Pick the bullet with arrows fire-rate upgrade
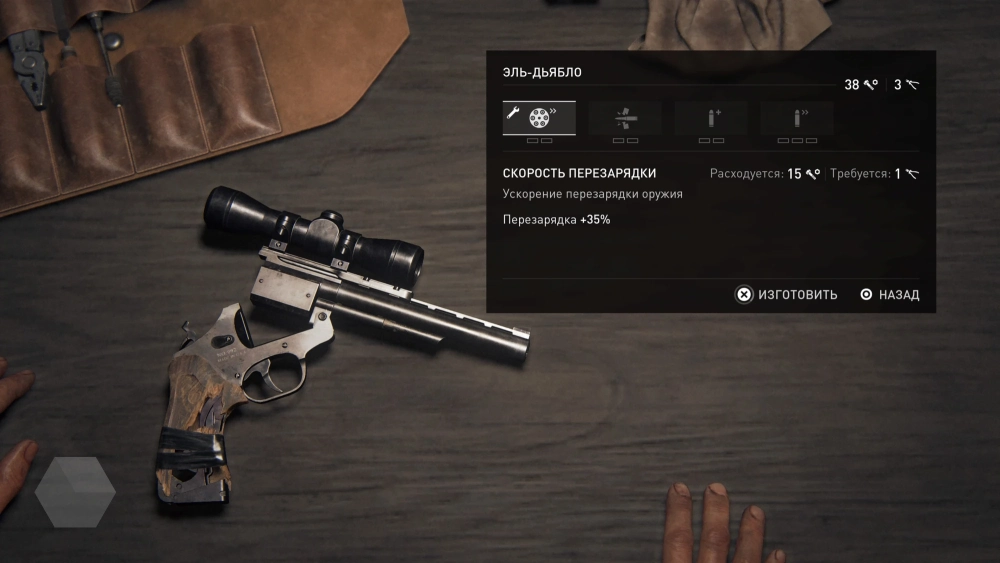The image size is (1000, 563). tap(797, 118)
